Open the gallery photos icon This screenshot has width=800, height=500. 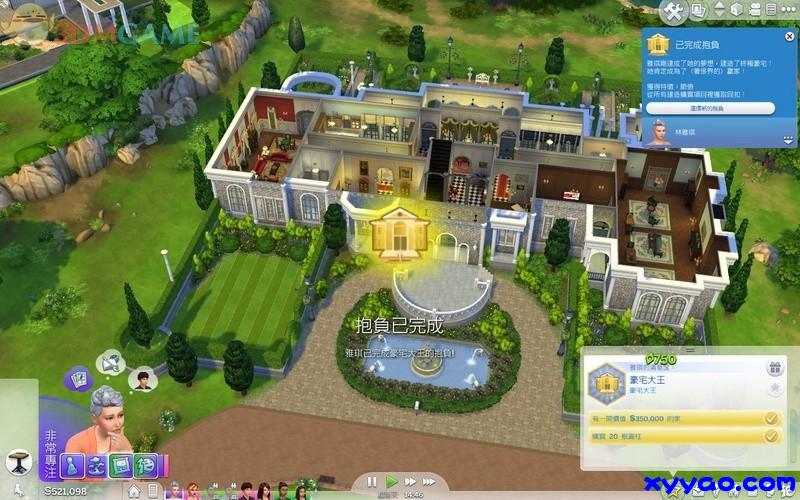tap(698, 11)
